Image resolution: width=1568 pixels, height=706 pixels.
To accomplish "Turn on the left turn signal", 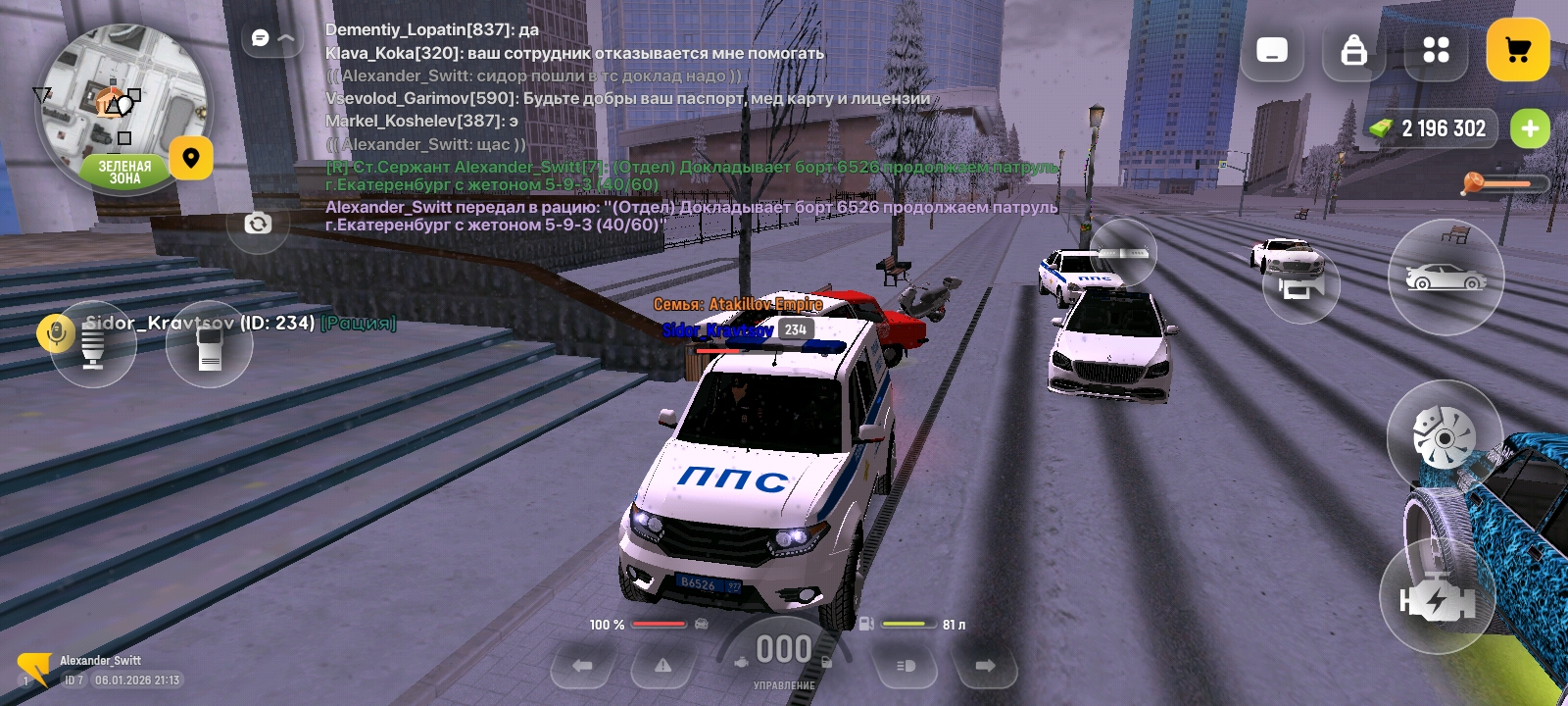I will (583, 666).
